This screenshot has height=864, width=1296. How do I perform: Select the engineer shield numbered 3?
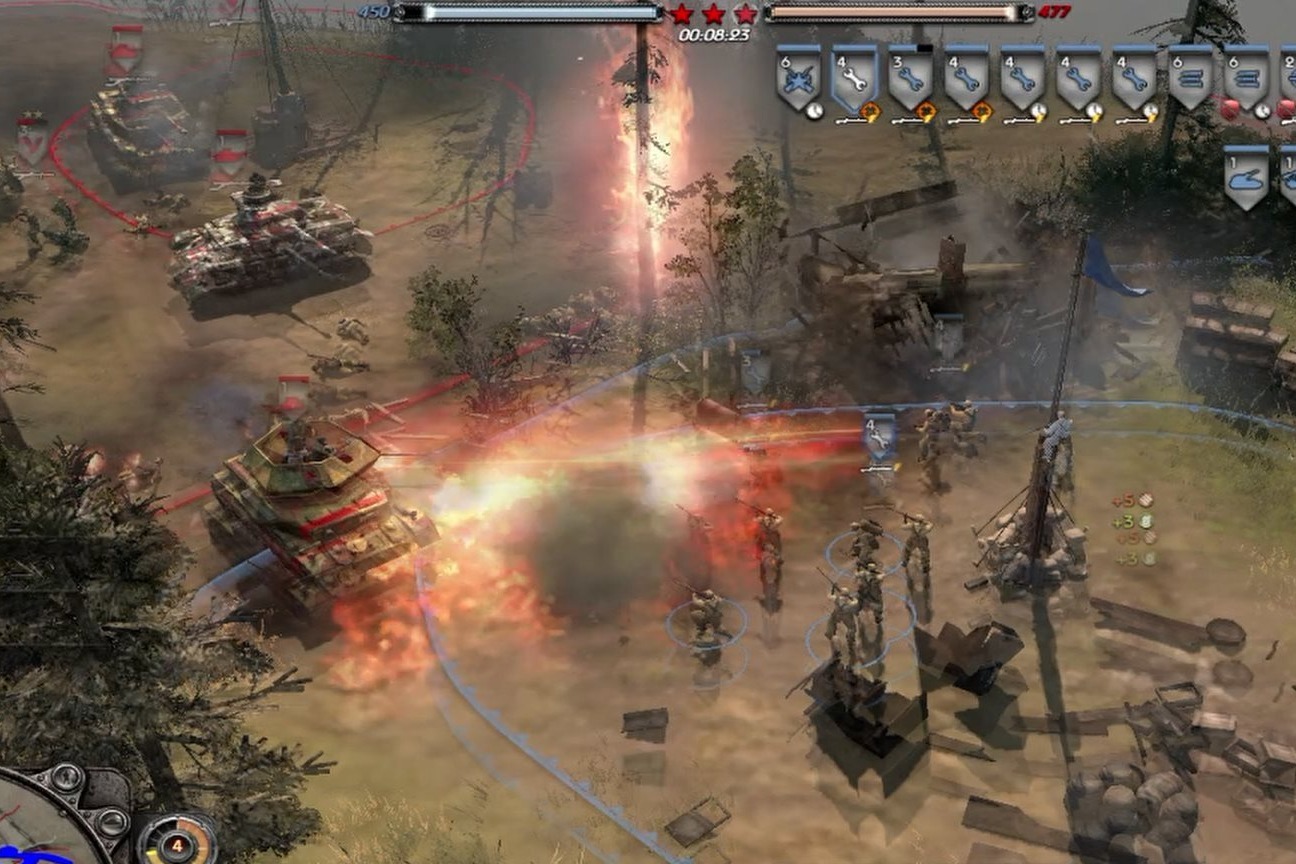pyautogui.click(x=910, y=77)
